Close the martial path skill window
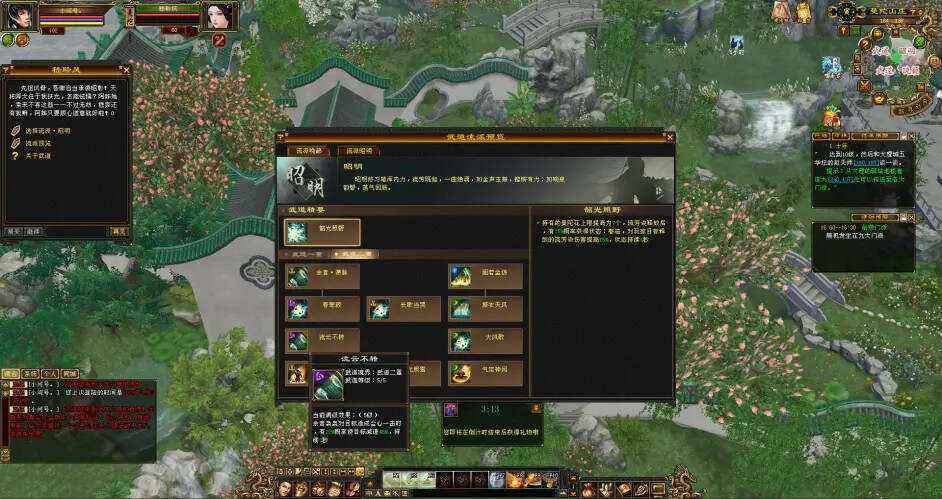The width and height of the screenshot is (942, 499). (667, 135)
